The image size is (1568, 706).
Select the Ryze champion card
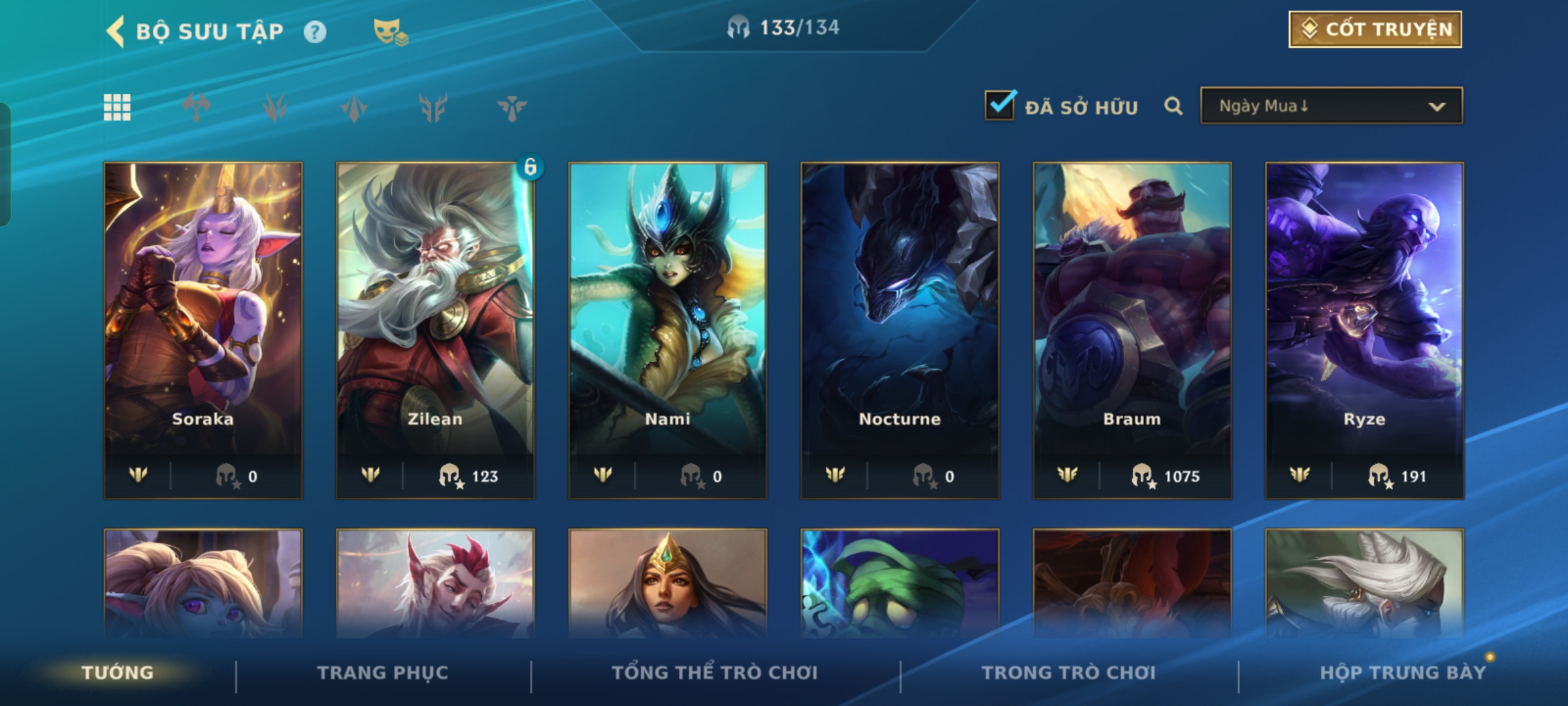tap(1364, 330)
